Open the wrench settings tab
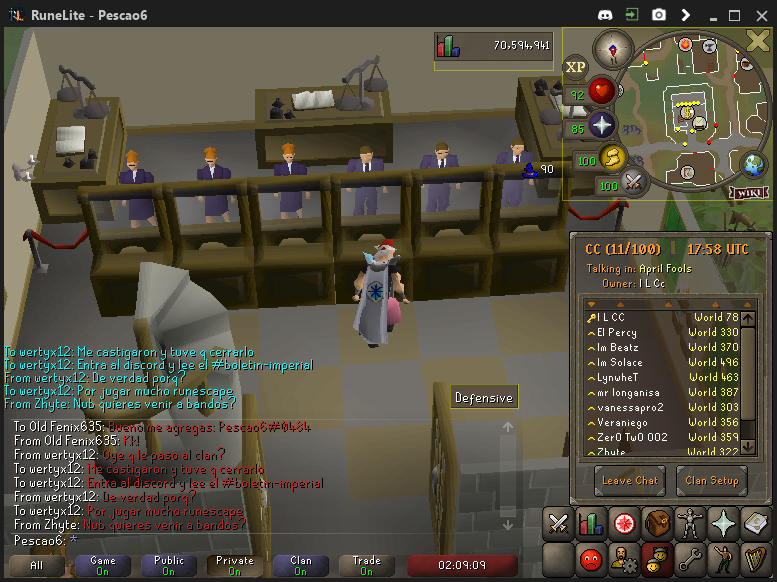Image resolution: width=777 pixels, height=582 pixels. tap(690, 558)
